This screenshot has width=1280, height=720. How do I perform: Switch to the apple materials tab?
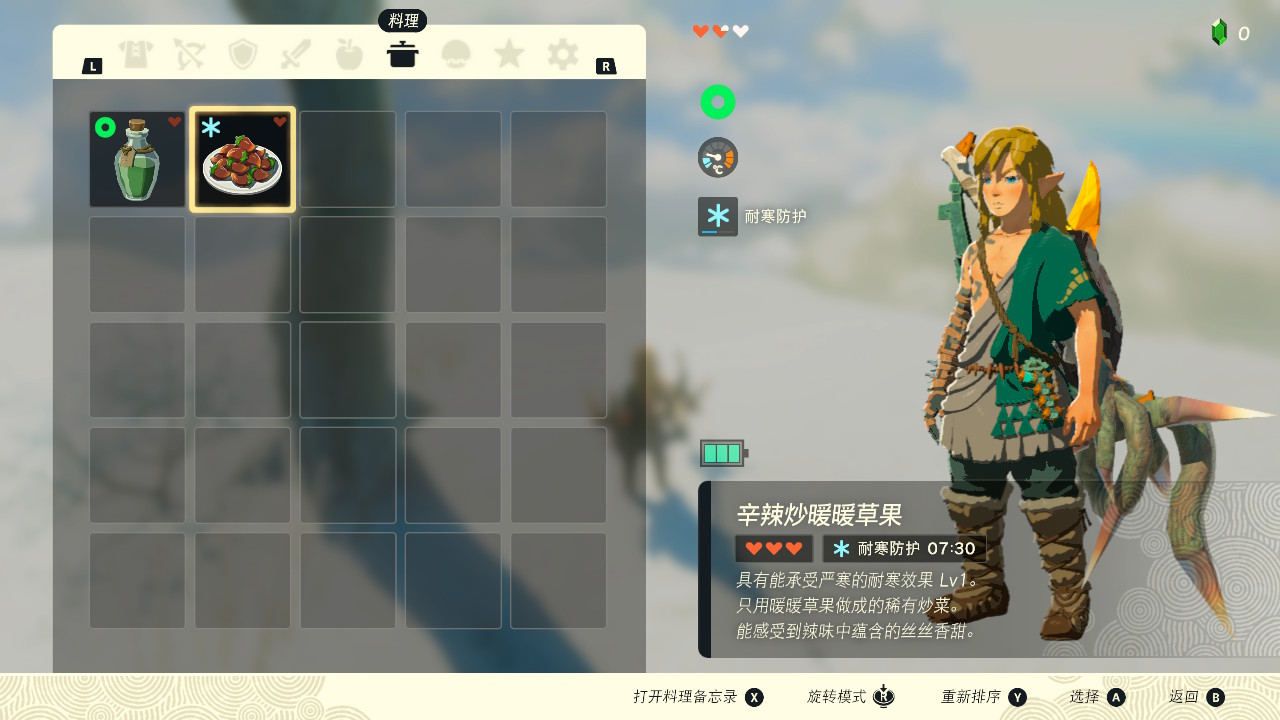(349, 54)
